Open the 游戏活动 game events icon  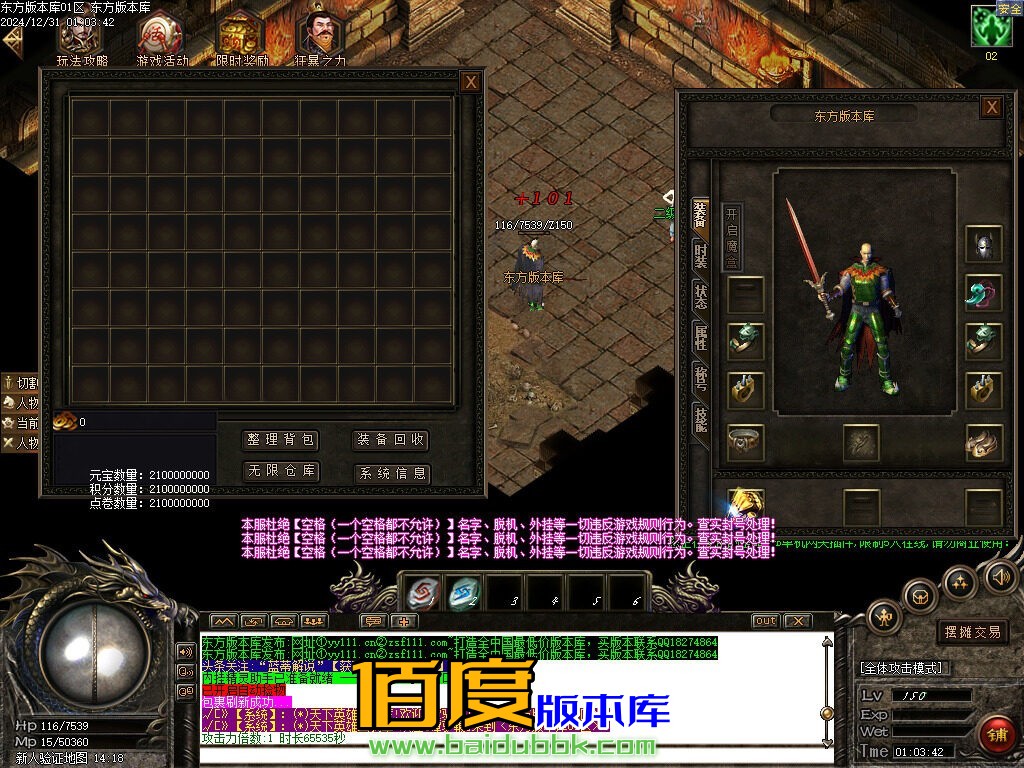pyautogui.click(x=161, y=38)
